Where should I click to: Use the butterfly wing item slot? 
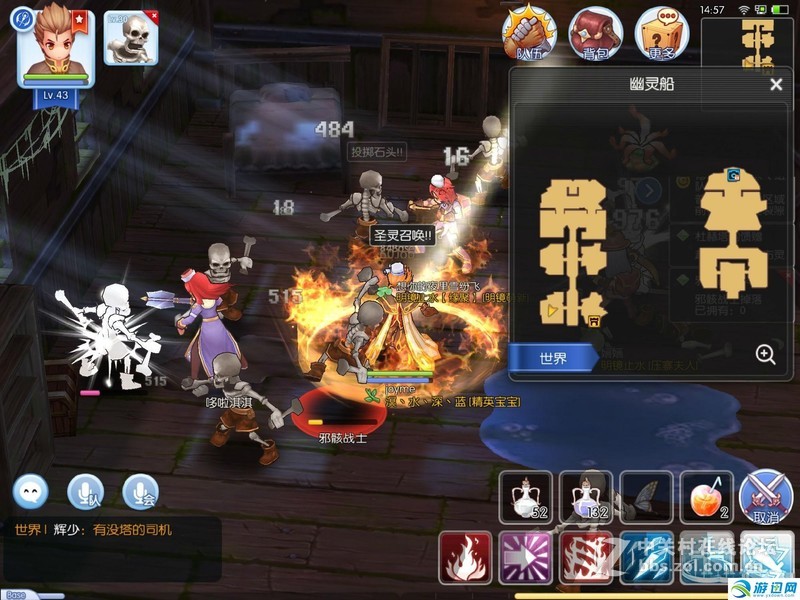tap(646, 497)
